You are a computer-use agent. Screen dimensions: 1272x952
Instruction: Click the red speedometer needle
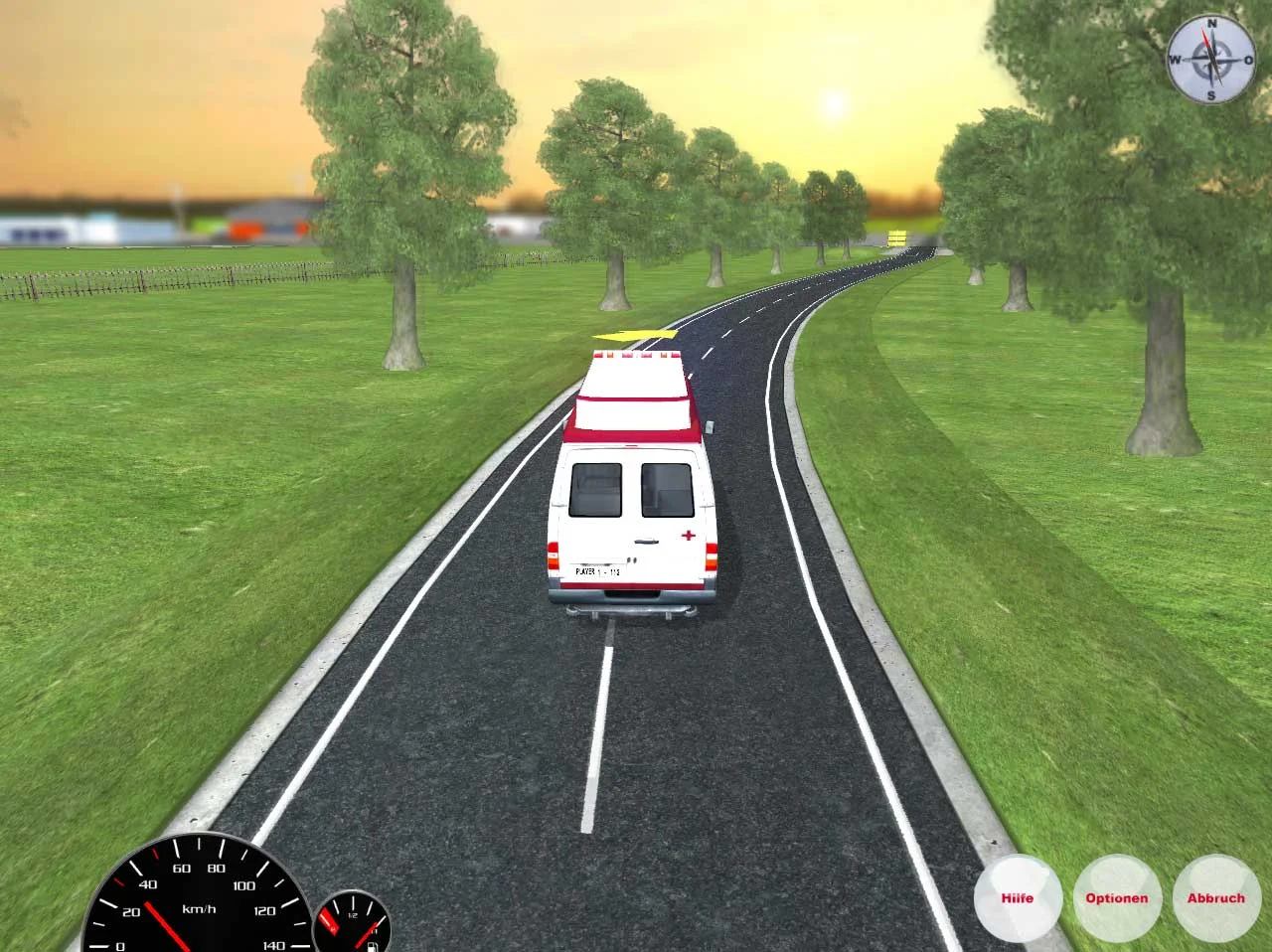[166, 926]
